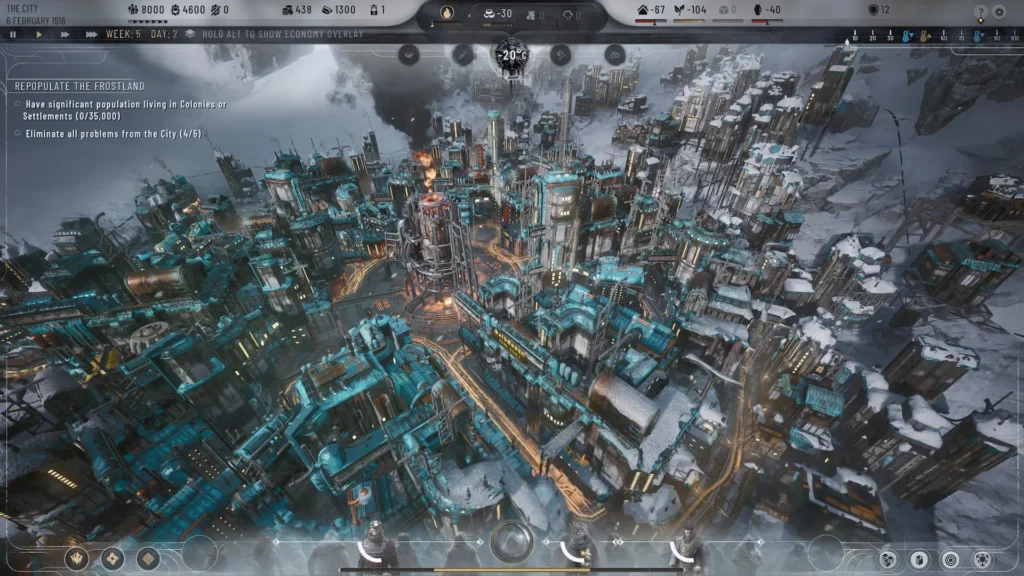1024x576 pixels.
Task: Click the generator flame icon
Action: (447, 14)
